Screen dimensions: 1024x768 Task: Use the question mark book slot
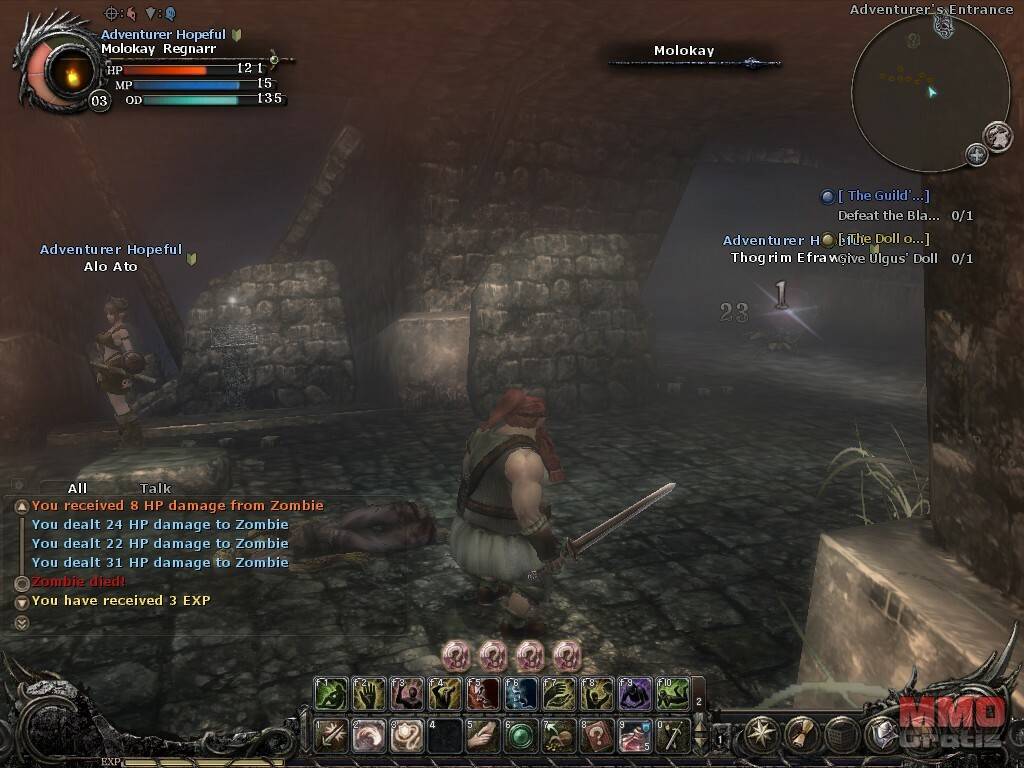[x=597, y=736]
